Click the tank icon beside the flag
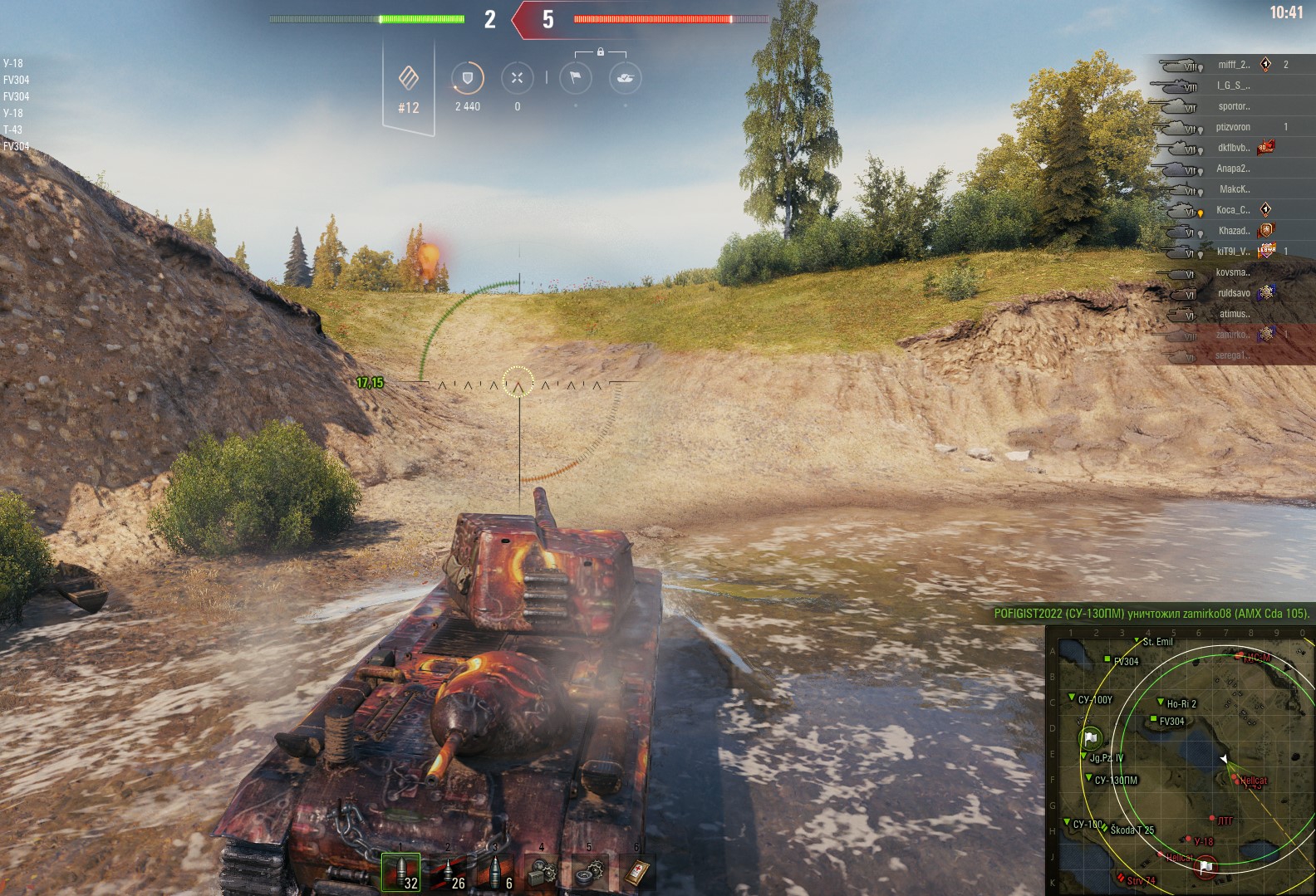Image resolution: width=1316 pixels, height=896 pixels. point(625,79)
